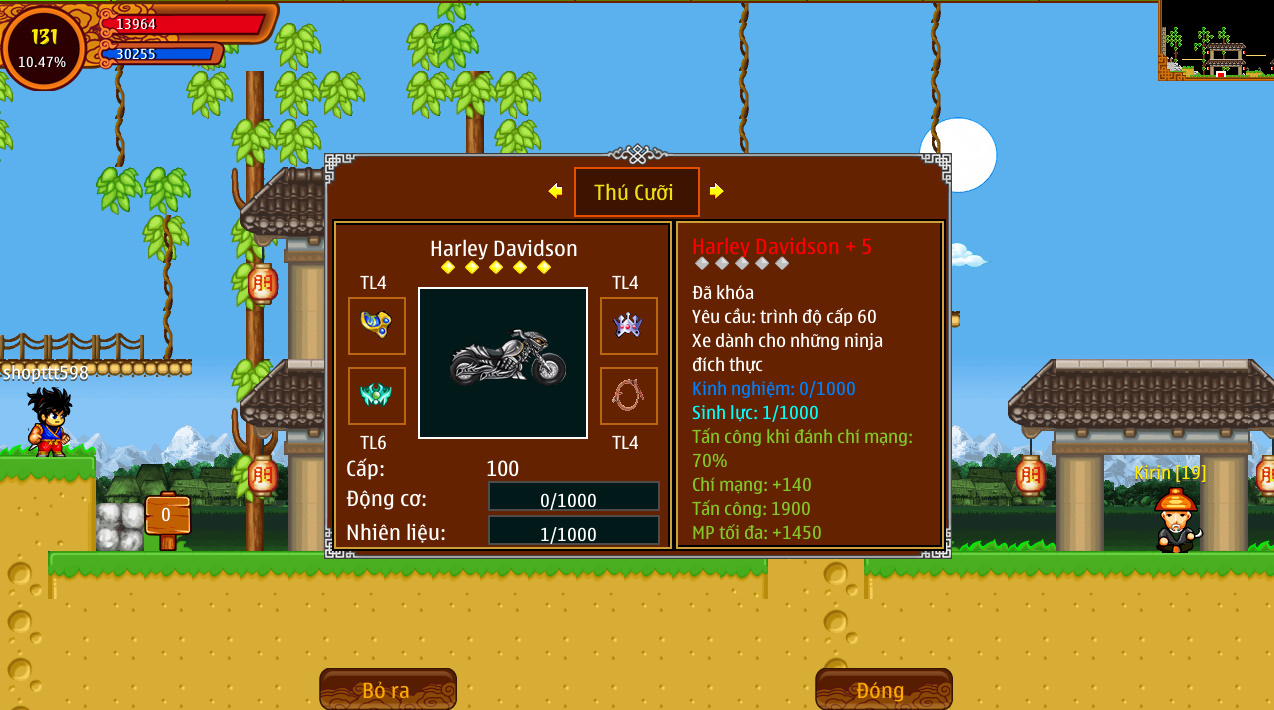This screenshot has height=710, width=1274.
Task: Open the minimap
Action: (1216, 40)
